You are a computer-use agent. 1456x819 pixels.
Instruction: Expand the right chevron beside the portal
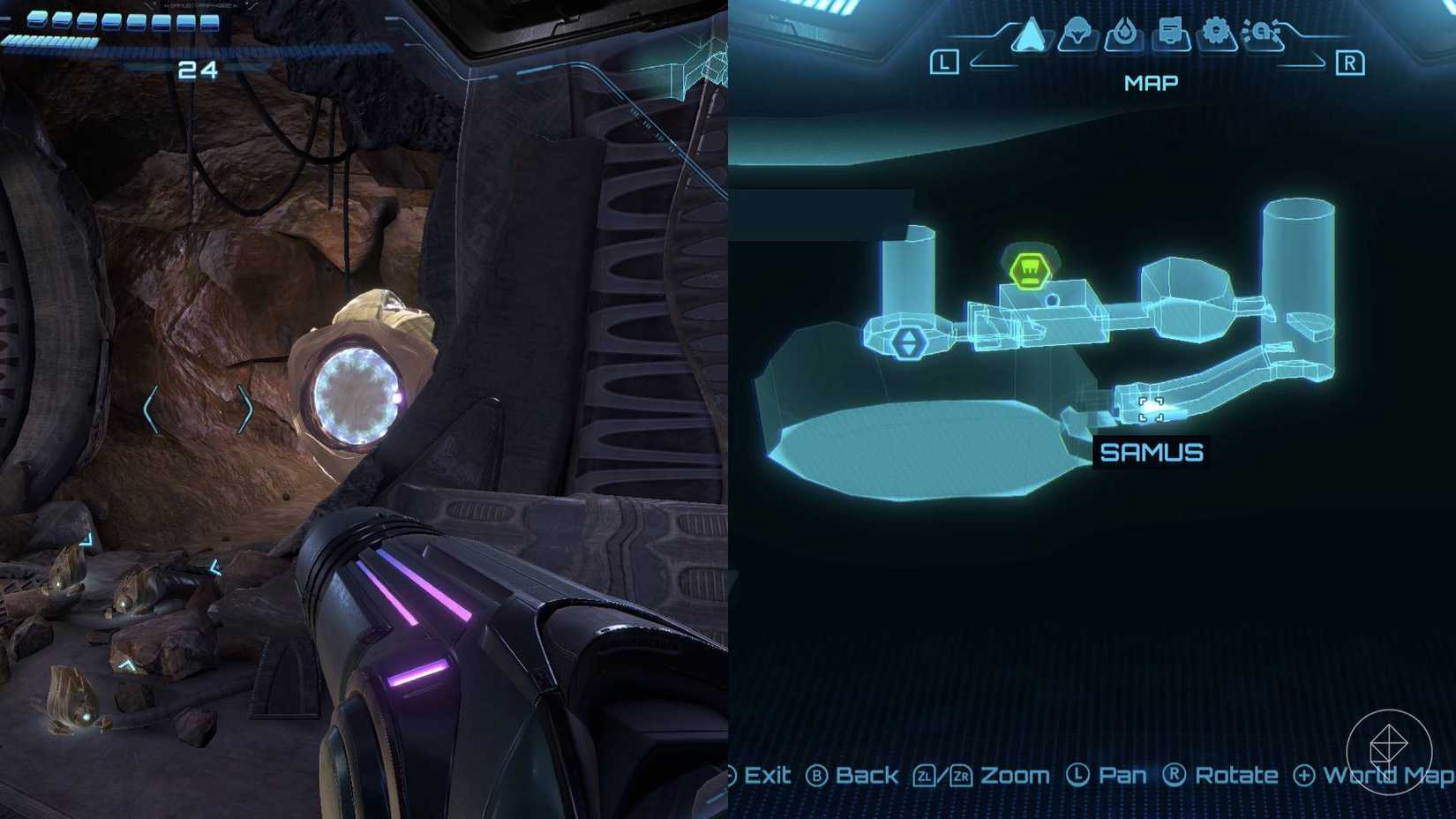click(245, 409)
